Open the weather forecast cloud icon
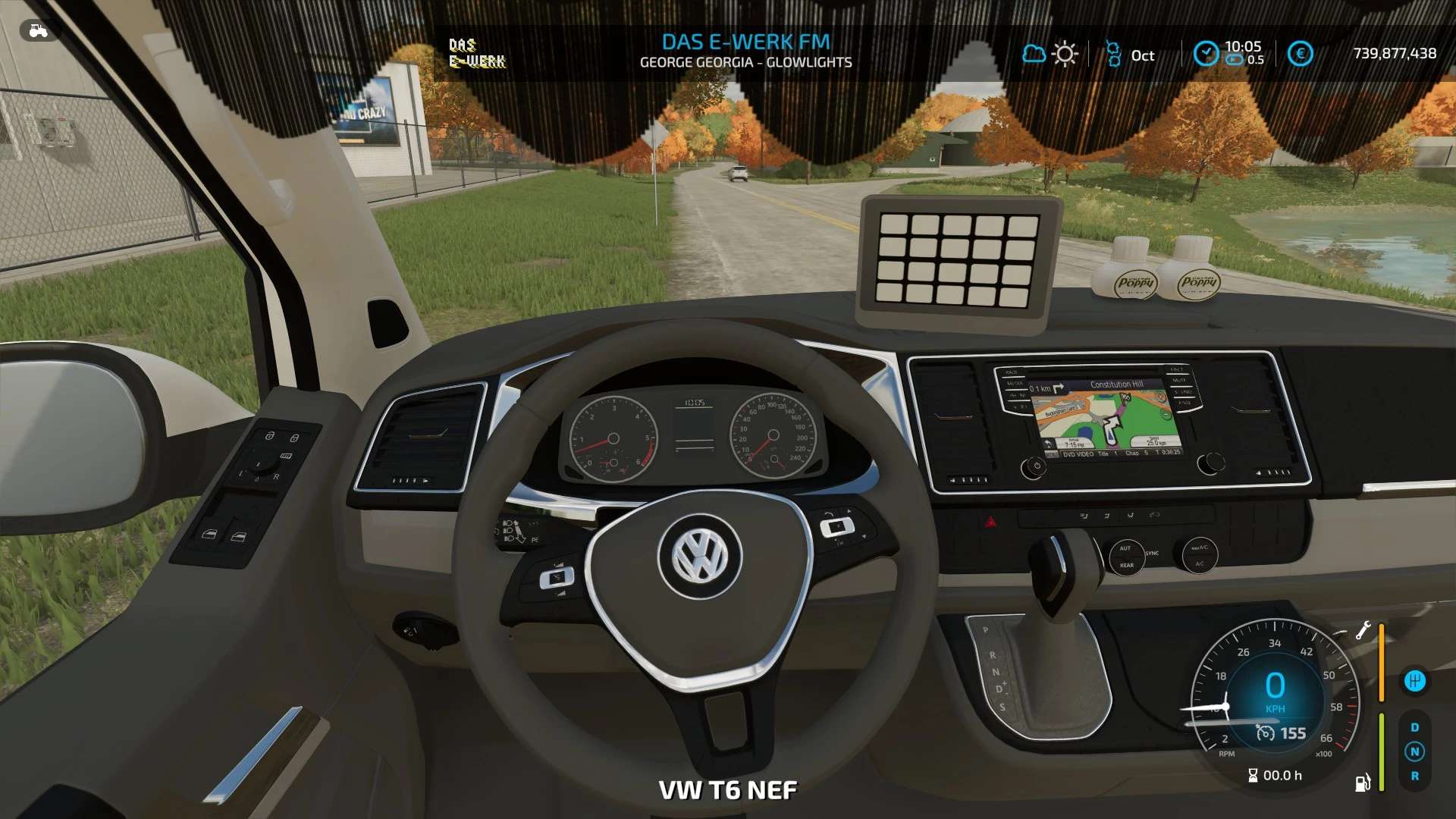Viewport: 1456px width, 819px height. point(1034,54)
